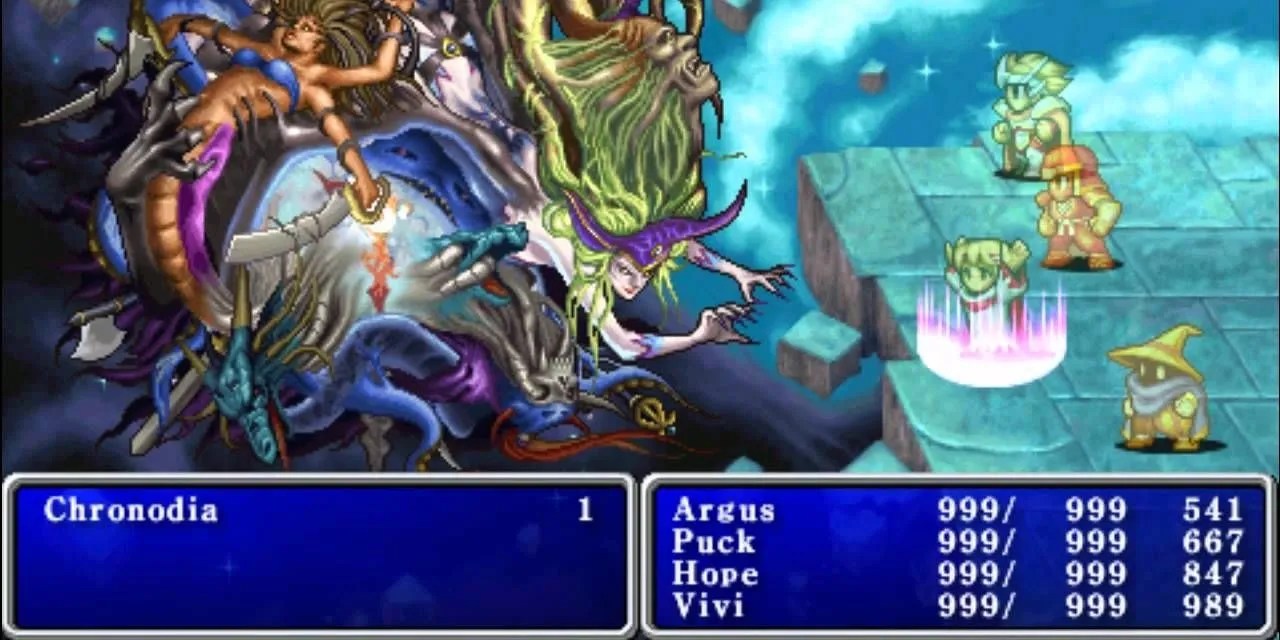
Task: Select Chronodia in the enemy list
Action: coord(130,511)
